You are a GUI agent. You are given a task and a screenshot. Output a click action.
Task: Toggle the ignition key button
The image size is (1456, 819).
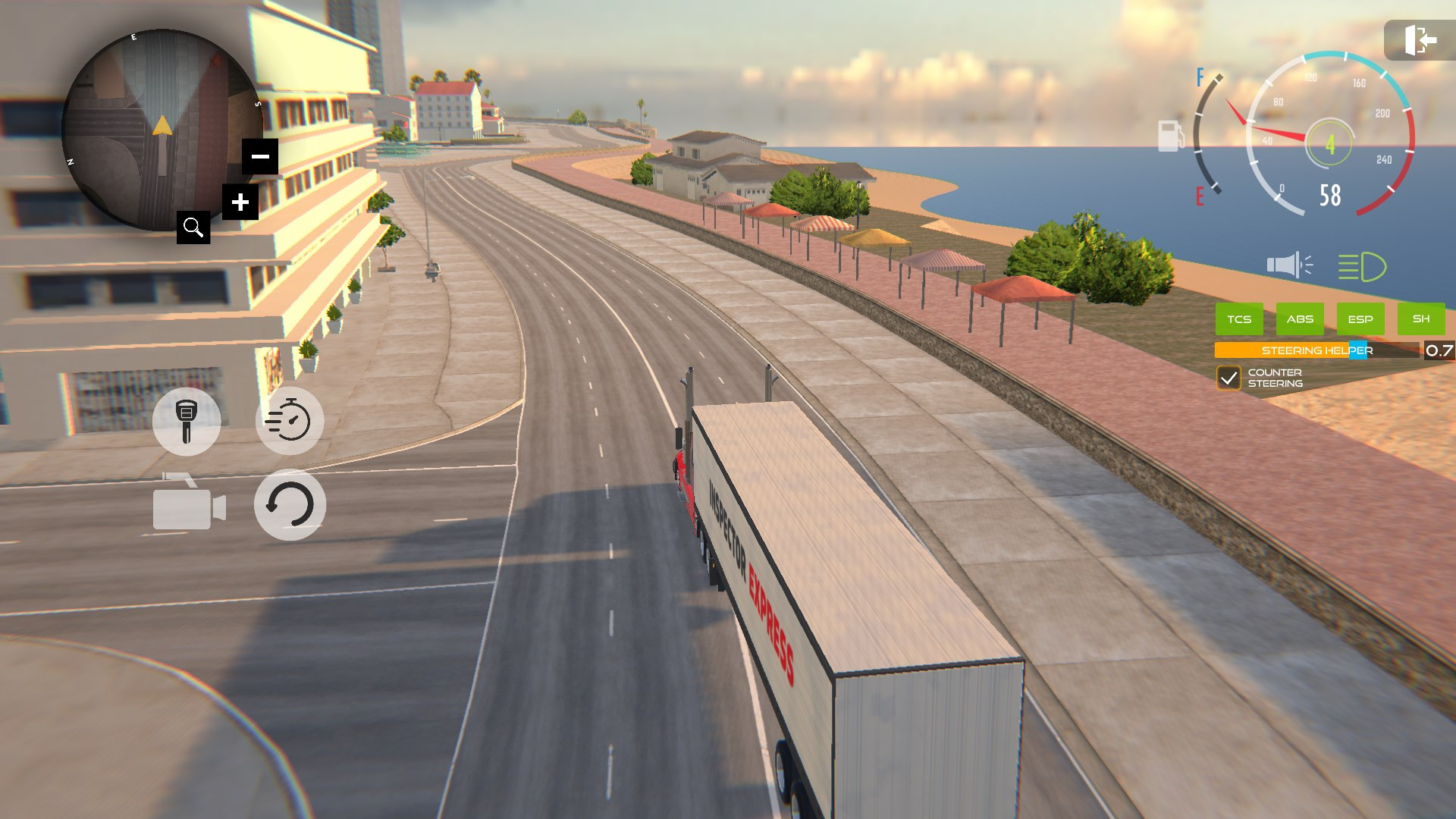click(187, 421)
